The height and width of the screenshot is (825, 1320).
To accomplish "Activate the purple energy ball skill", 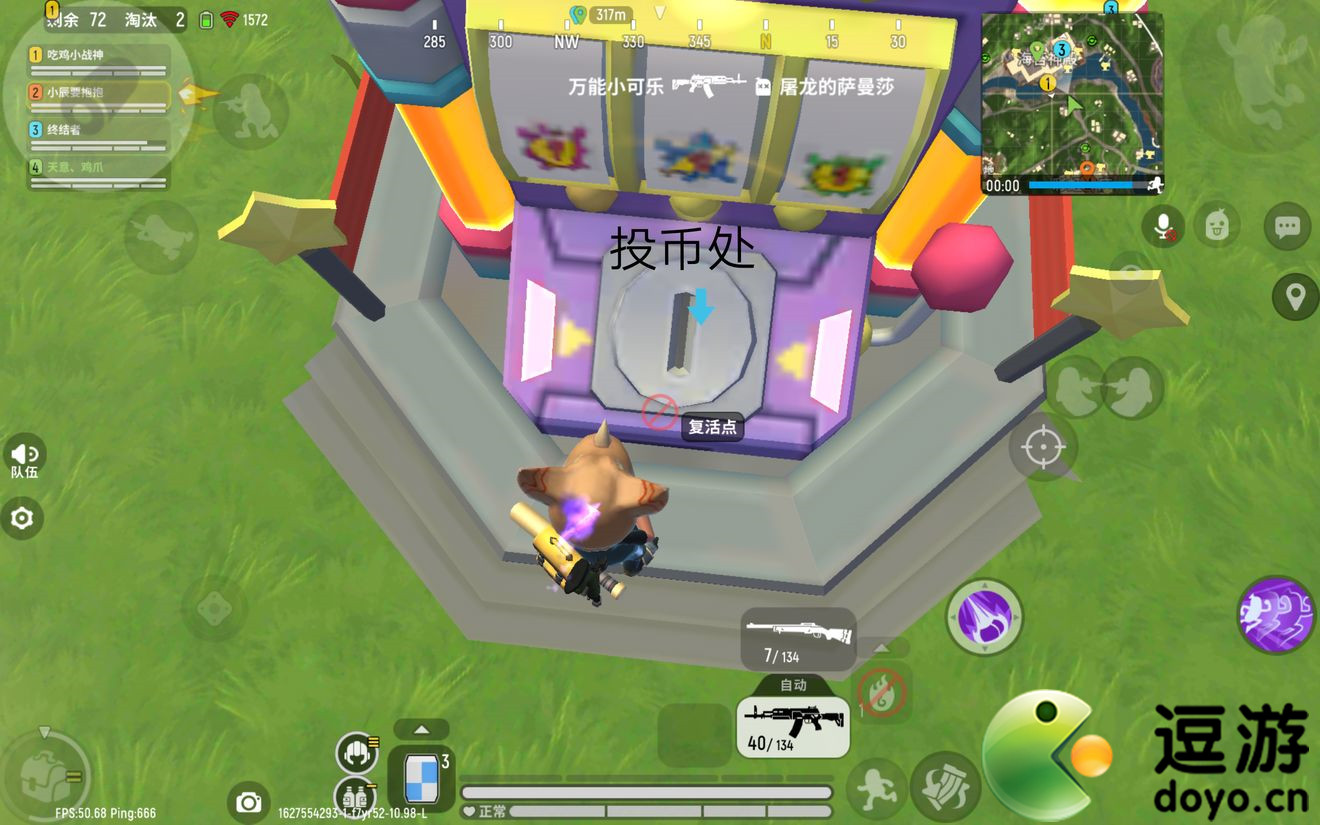I will (984, 618).
